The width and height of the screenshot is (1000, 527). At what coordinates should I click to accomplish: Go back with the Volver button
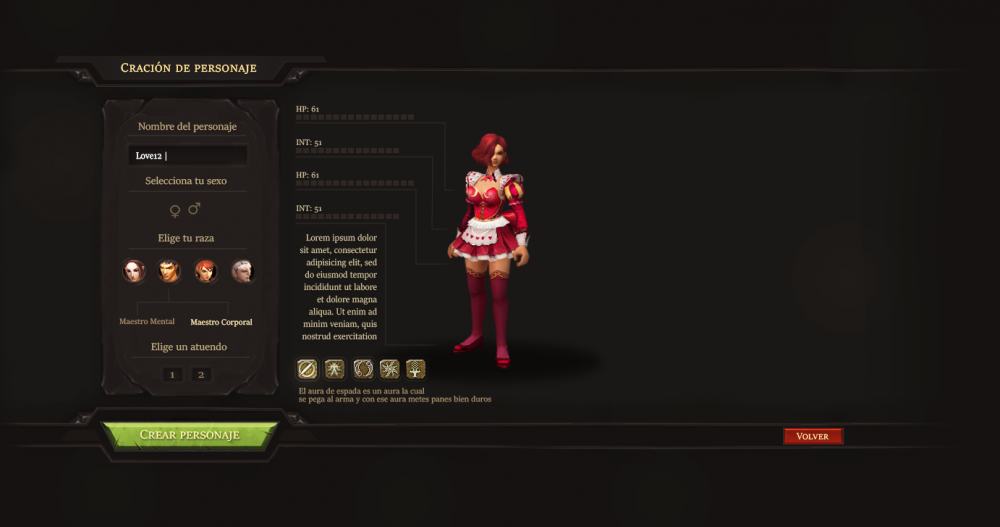click(812, 436)
